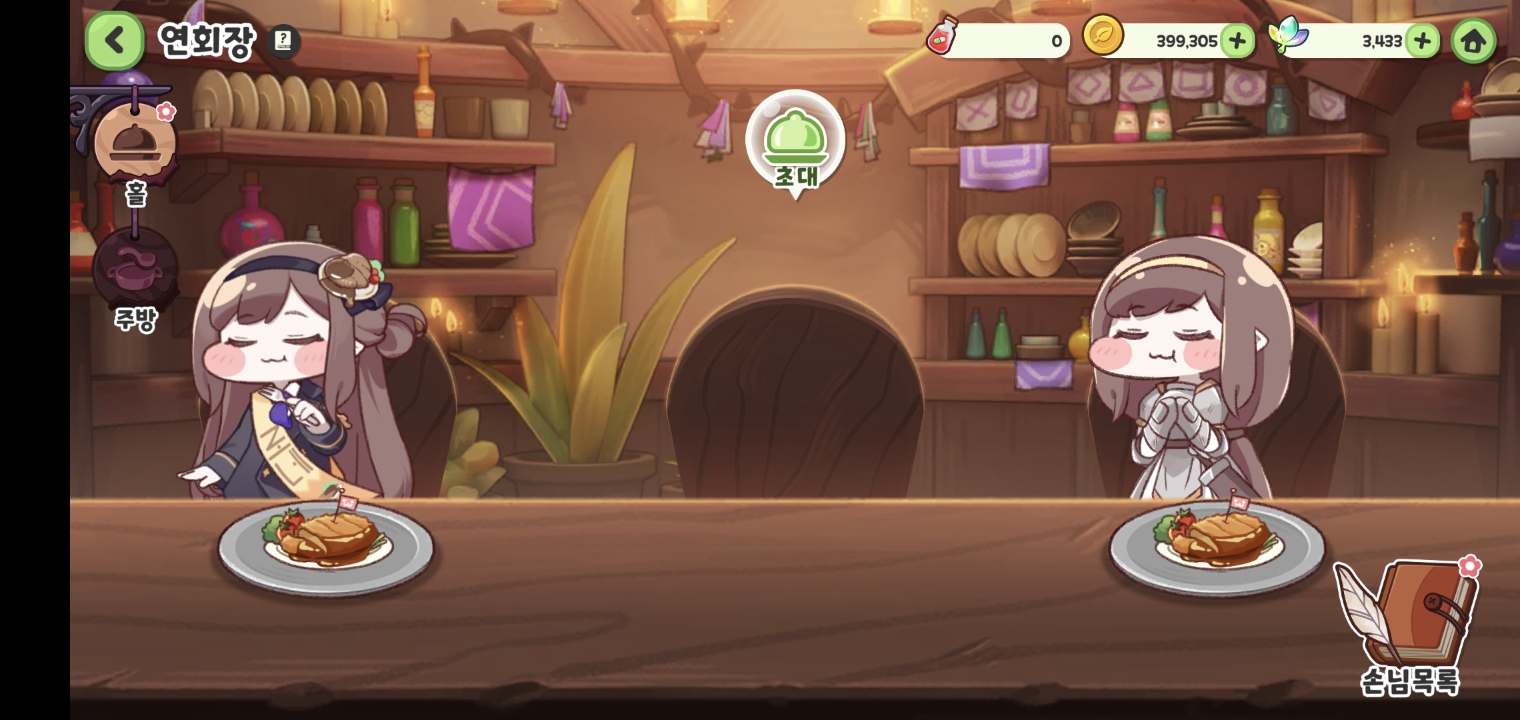
Task: Open the banquet hall help icon
Action: coord(284,41)
